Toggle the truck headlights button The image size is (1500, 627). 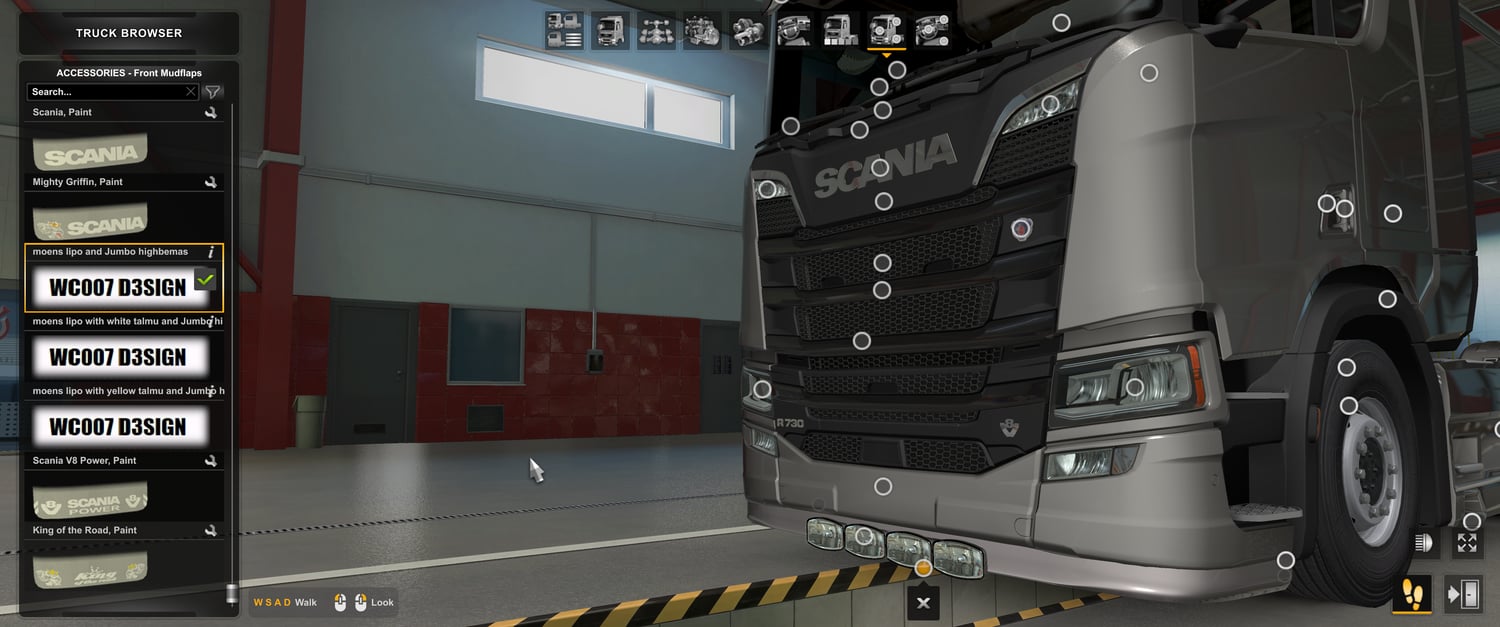(1421, 543)
